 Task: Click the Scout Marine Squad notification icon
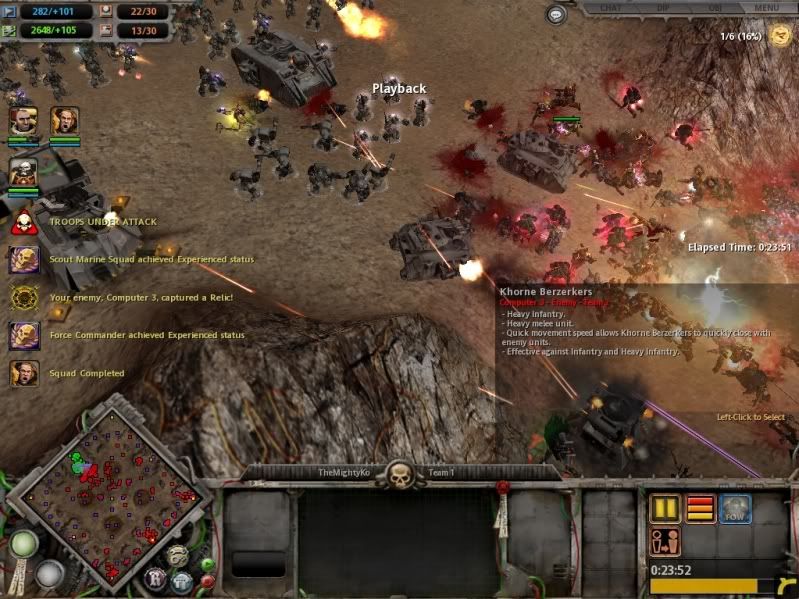point(23,260)
